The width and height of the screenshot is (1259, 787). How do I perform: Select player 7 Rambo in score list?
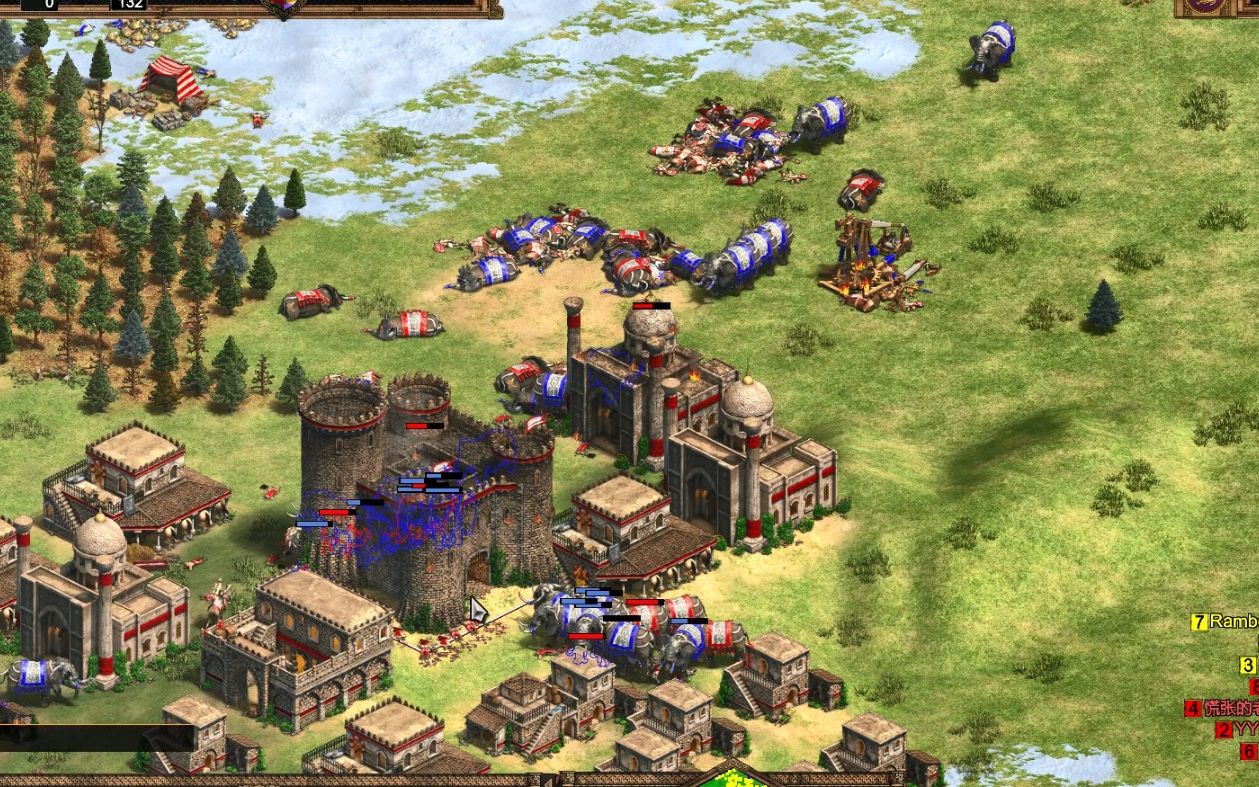[x=1224, y=622]
